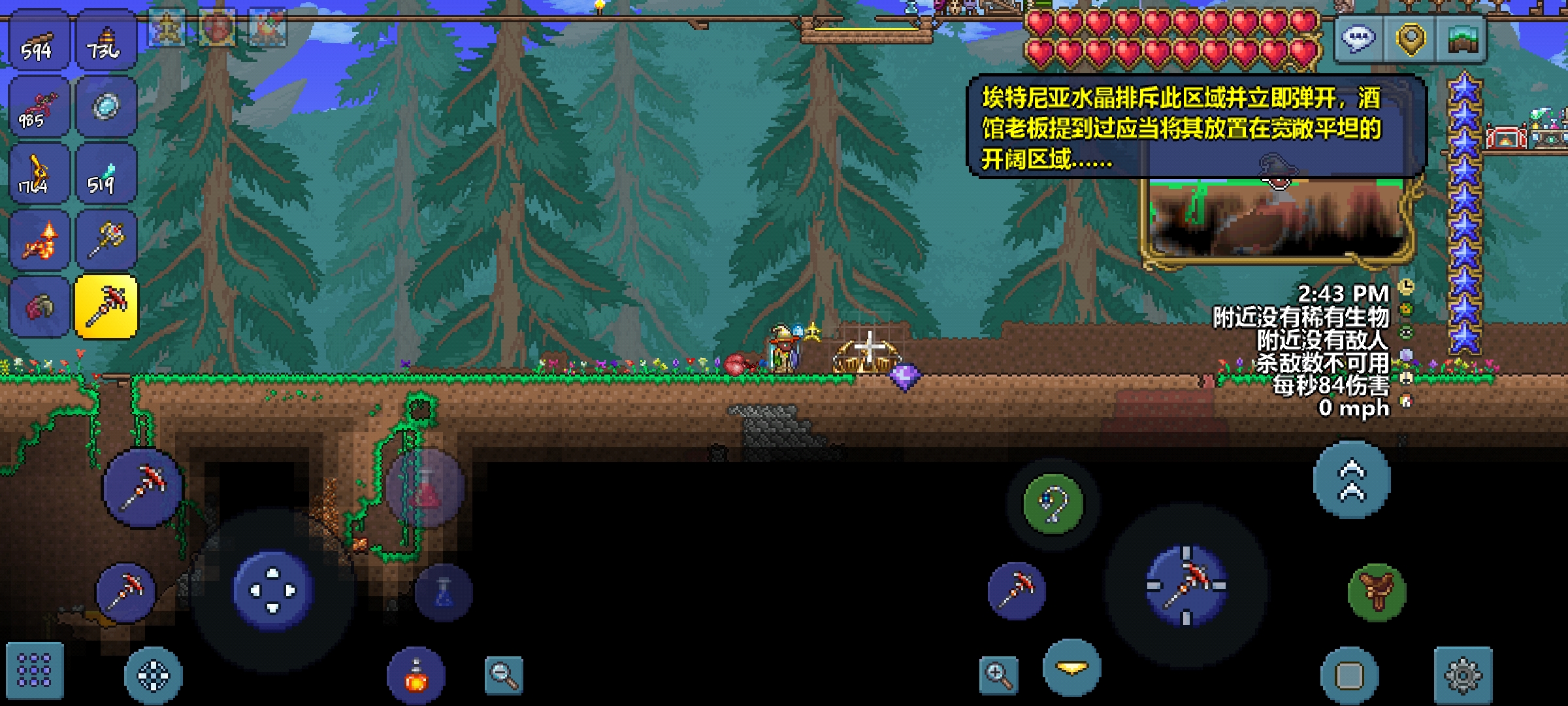
Task: Select the magic mirror hotbar slot
Action: [106, 108]
